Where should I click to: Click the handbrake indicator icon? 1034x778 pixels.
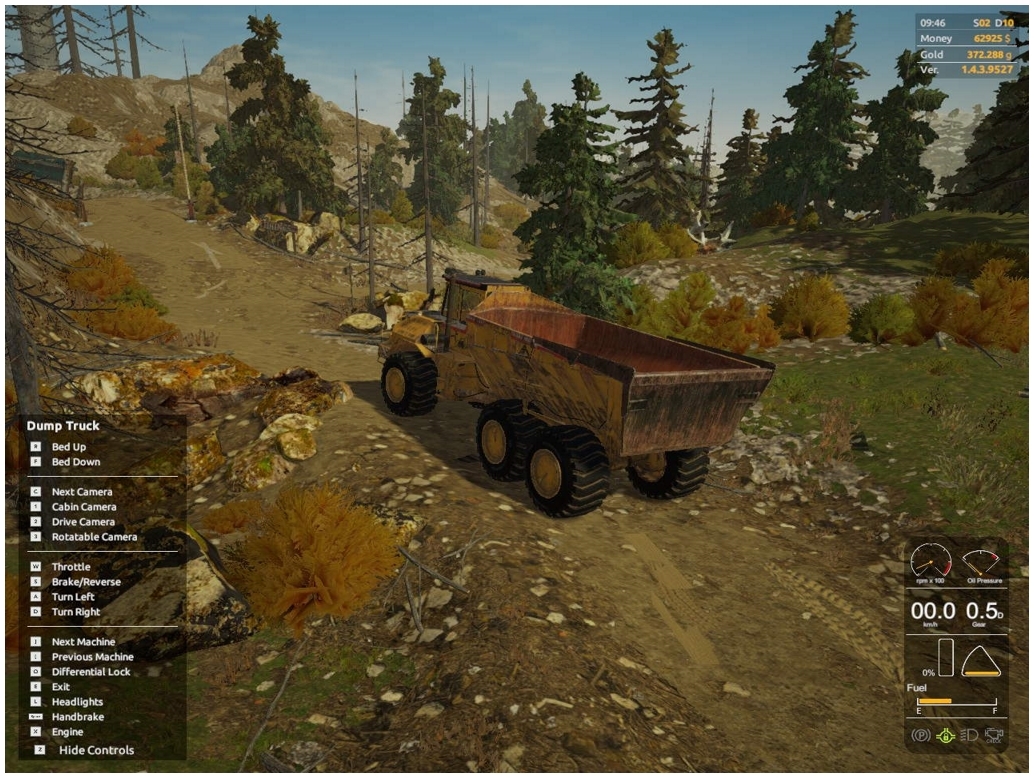coord(921,736)
